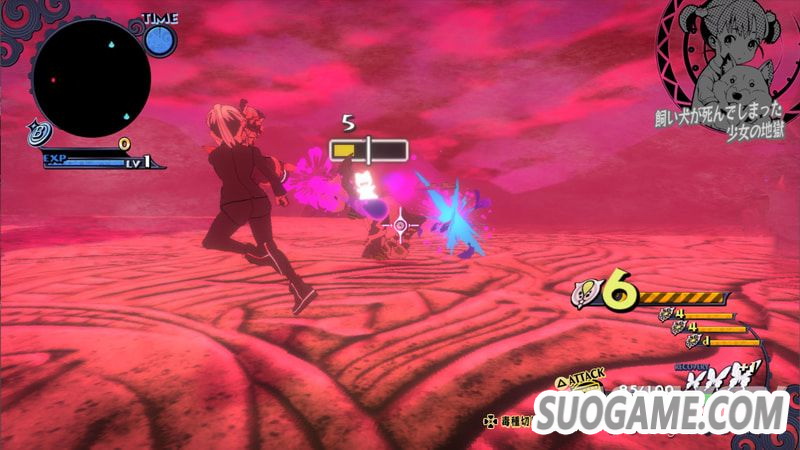Click the circular black minimap
The image size is (800, 450).
click(91, 79)
